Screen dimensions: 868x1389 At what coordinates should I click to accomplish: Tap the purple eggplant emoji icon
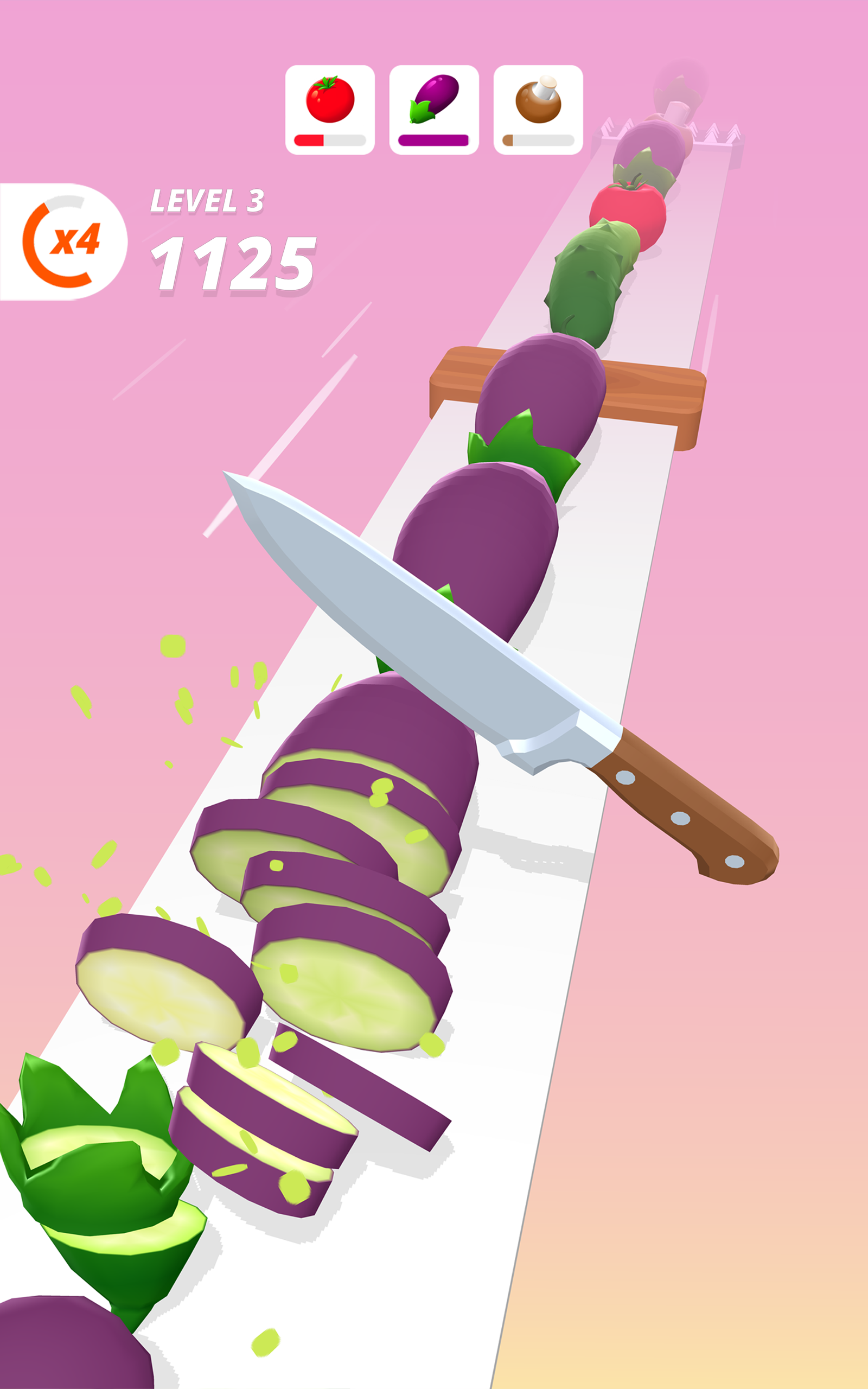435,98
